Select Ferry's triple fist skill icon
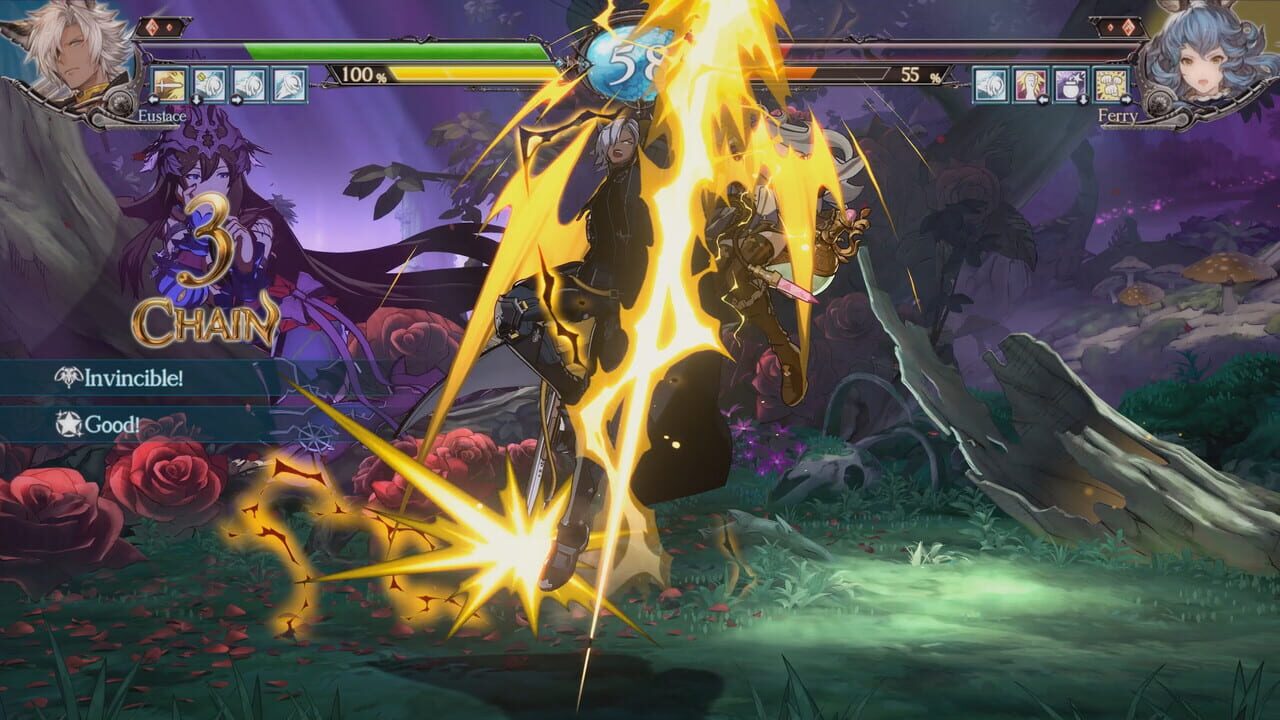 point(1110,85)
